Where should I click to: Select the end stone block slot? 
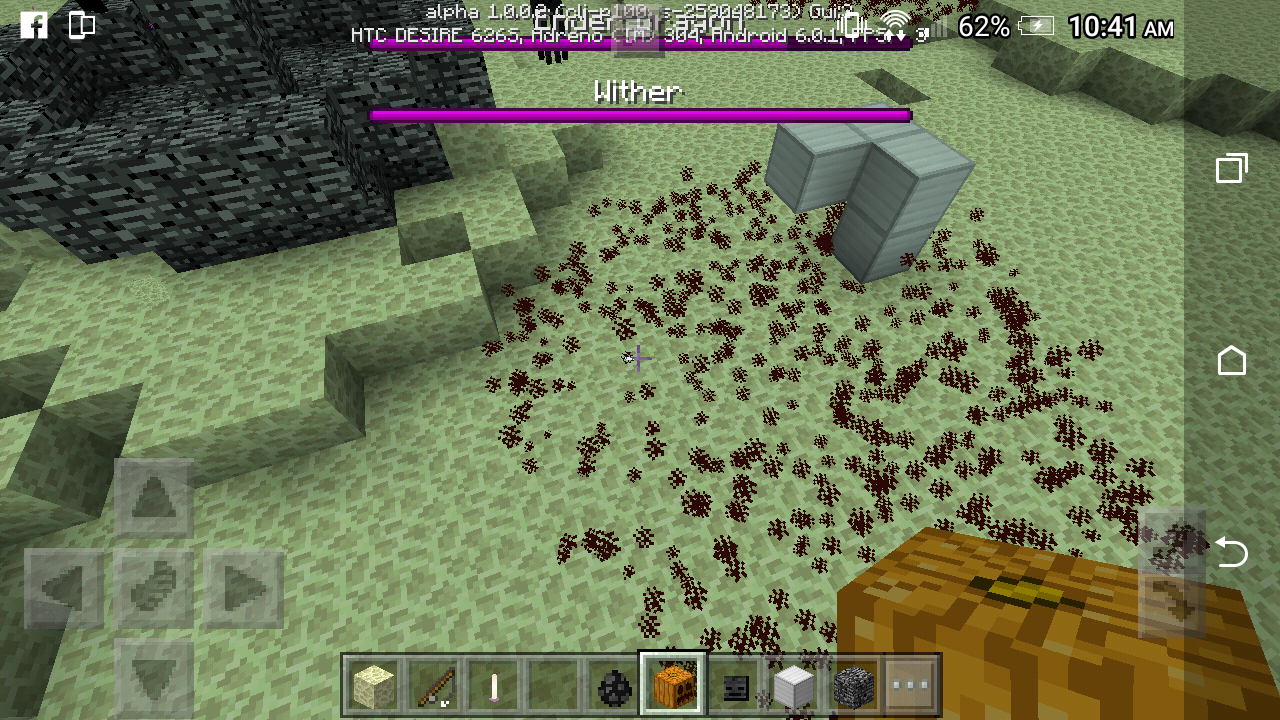click(x=374, y=686)
